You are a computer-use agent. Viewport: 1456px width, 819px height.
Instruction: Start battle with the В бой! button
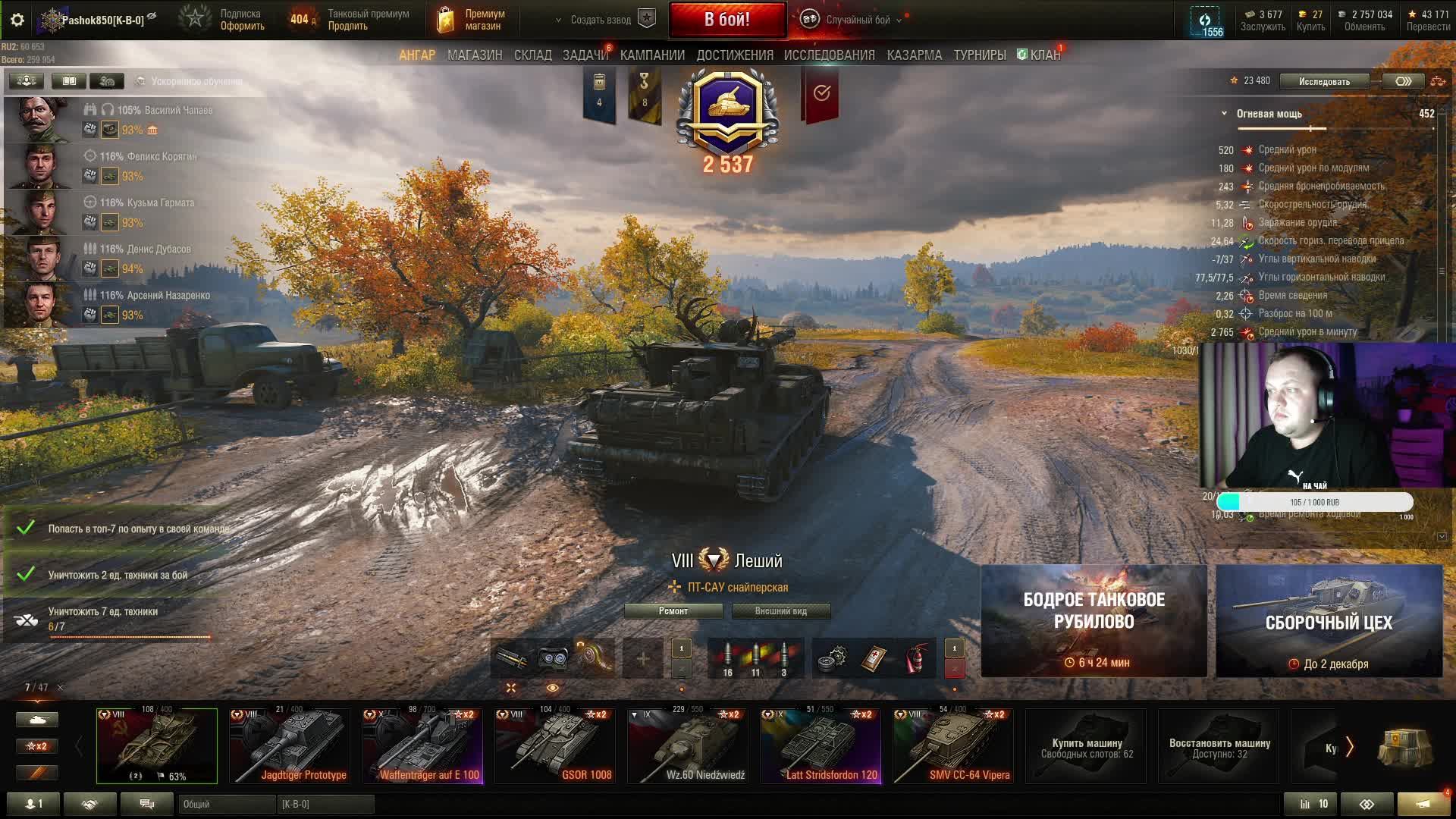727,20
